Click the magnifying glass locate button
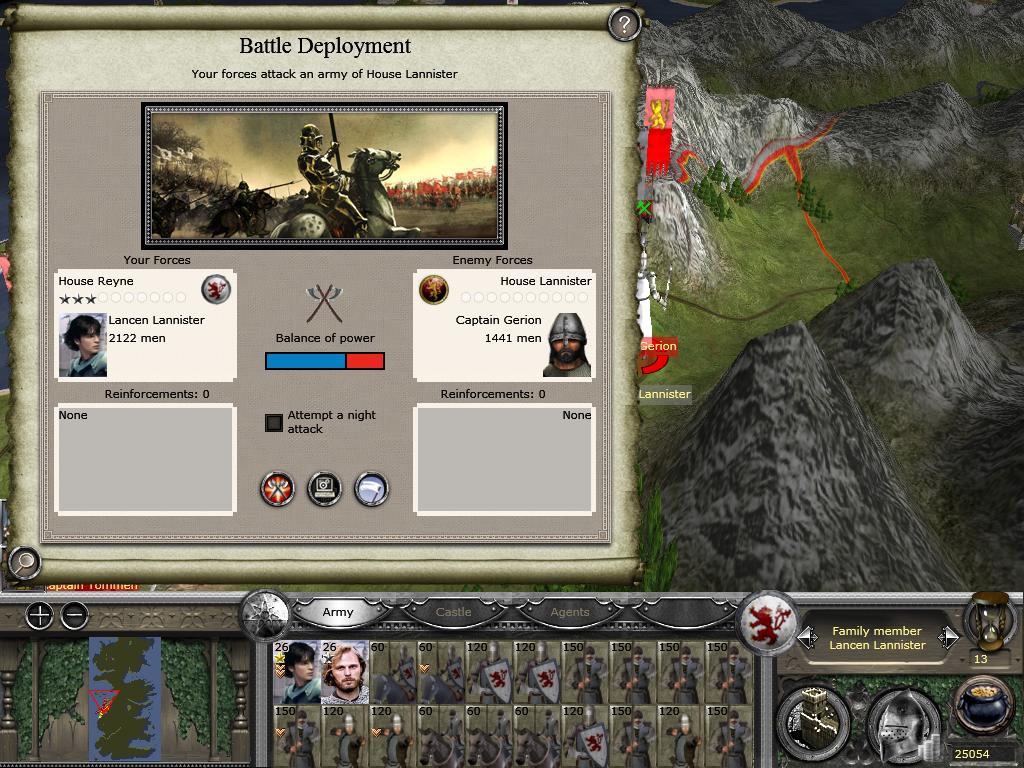1024x768 pixels. [23, 563]
